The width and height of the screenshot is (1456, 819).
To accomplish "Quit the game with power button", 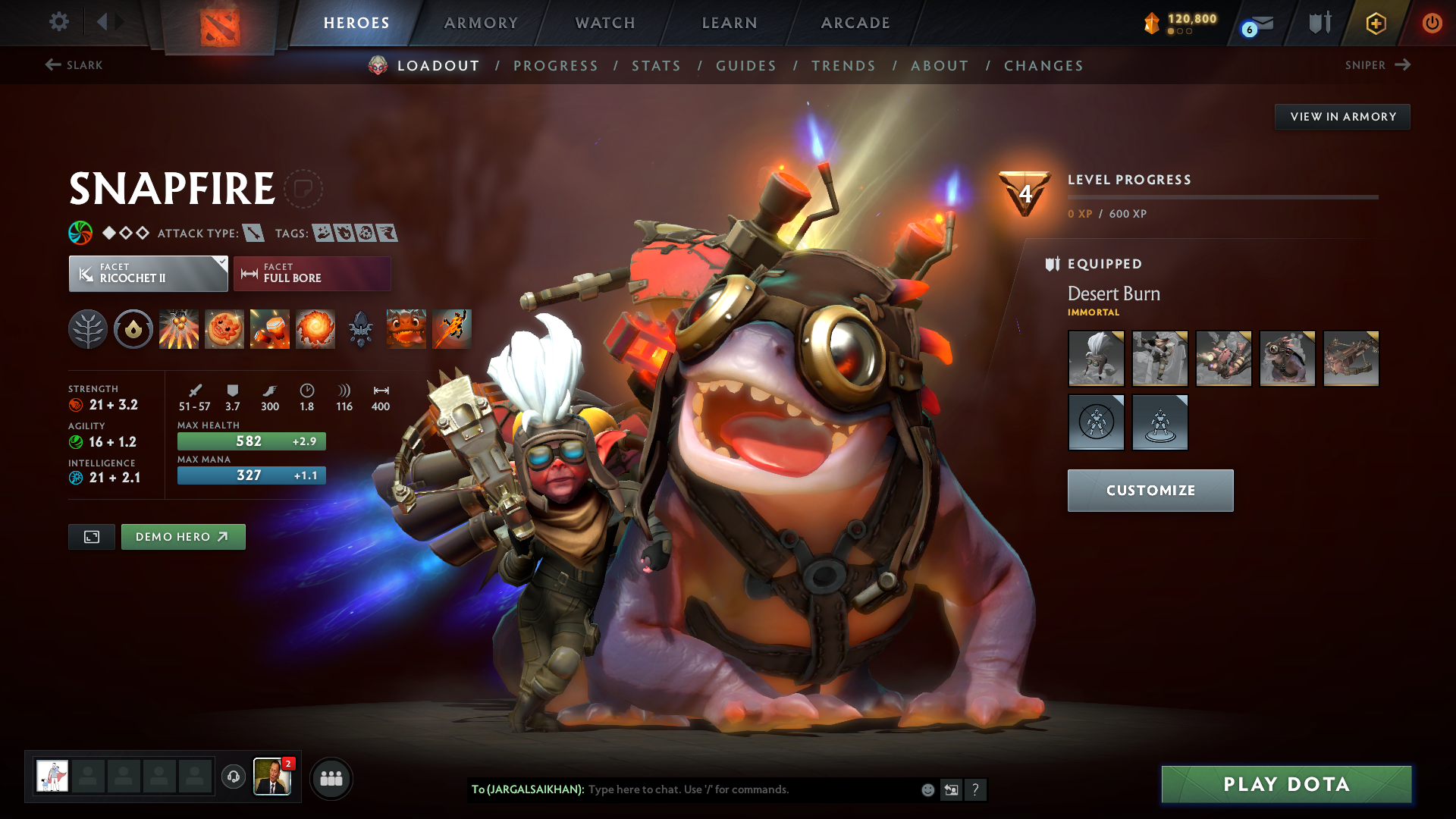I will (x=1432, y=23).
